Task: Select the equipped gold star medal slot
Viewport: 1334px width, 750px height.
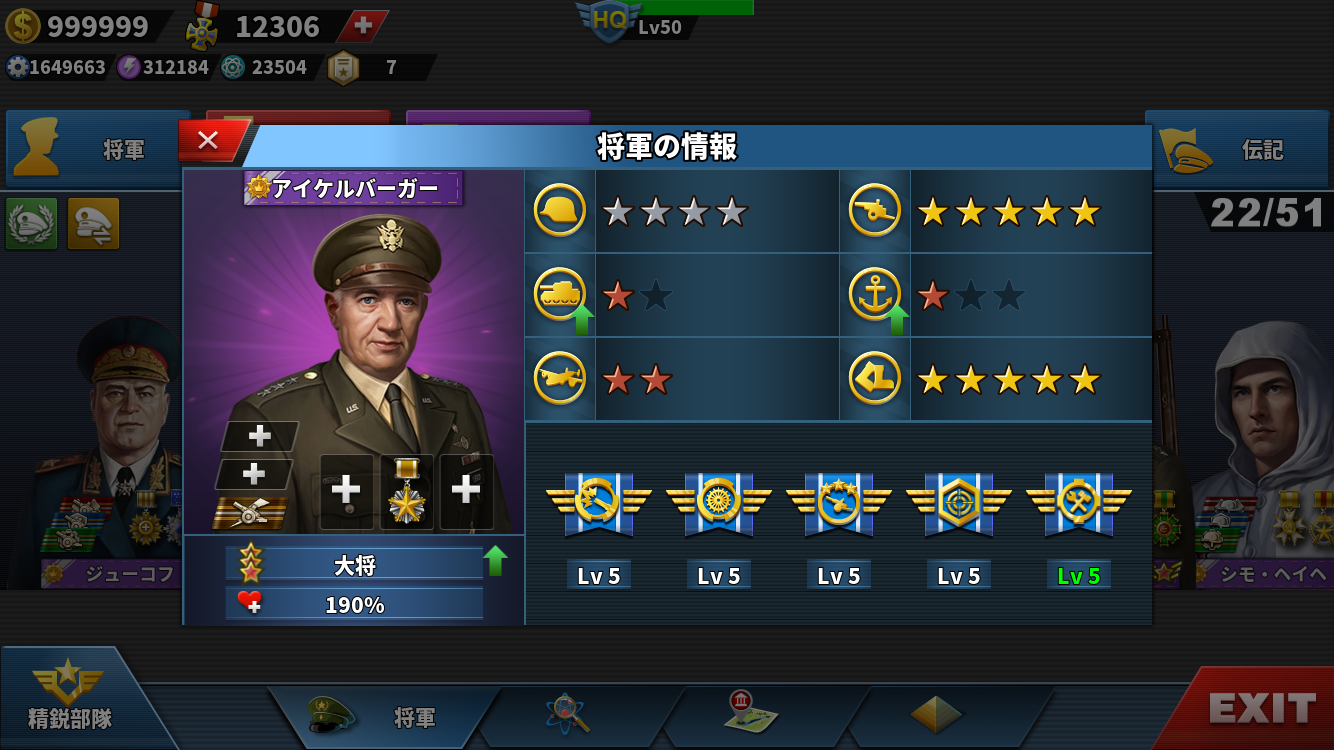Action: tap(407, 491)
